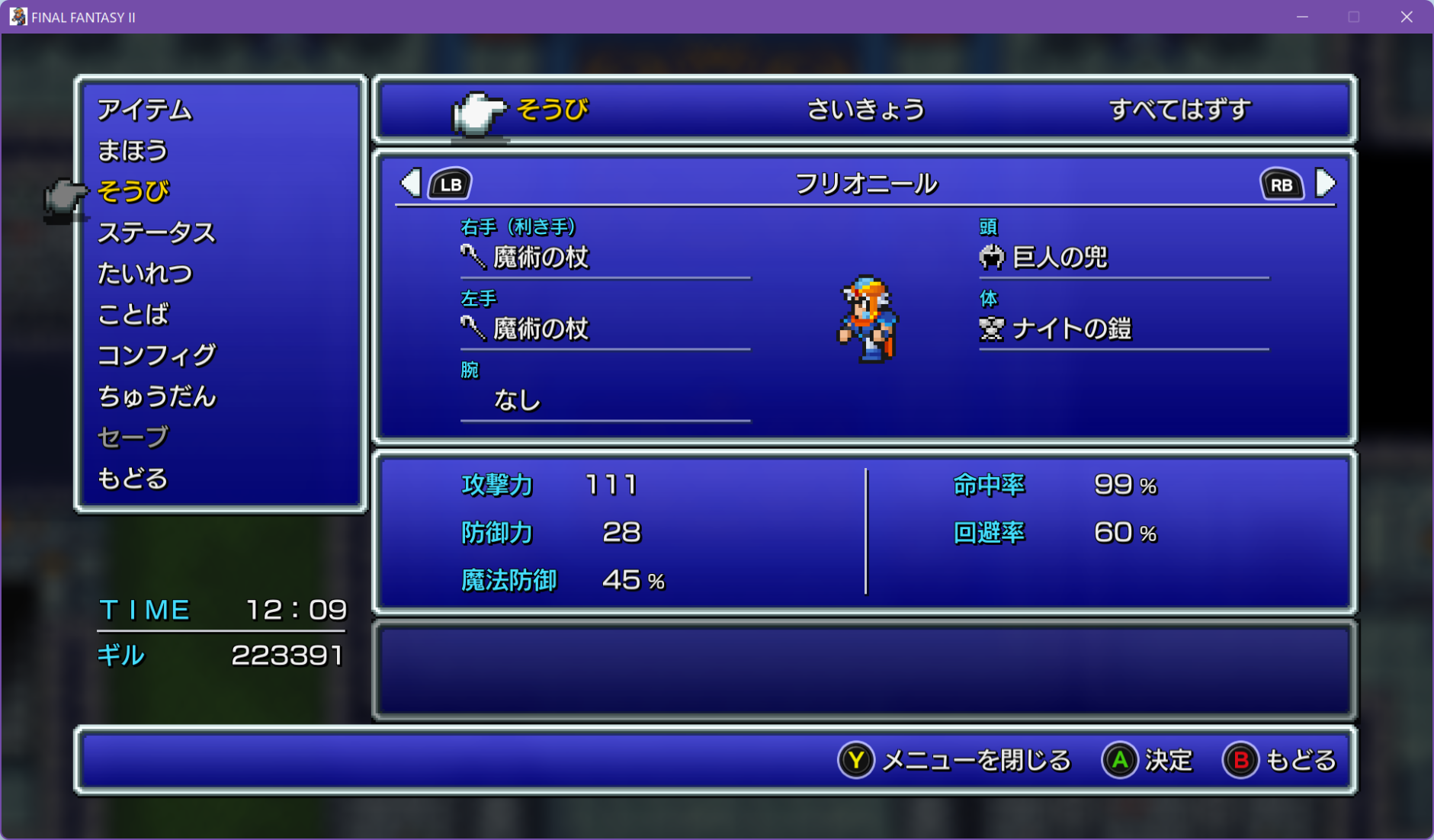Image resolution: width=1434 pixels, height=840 pixels.
Task: Switch to previous character with left arrow
Action: tap(412, 184)
